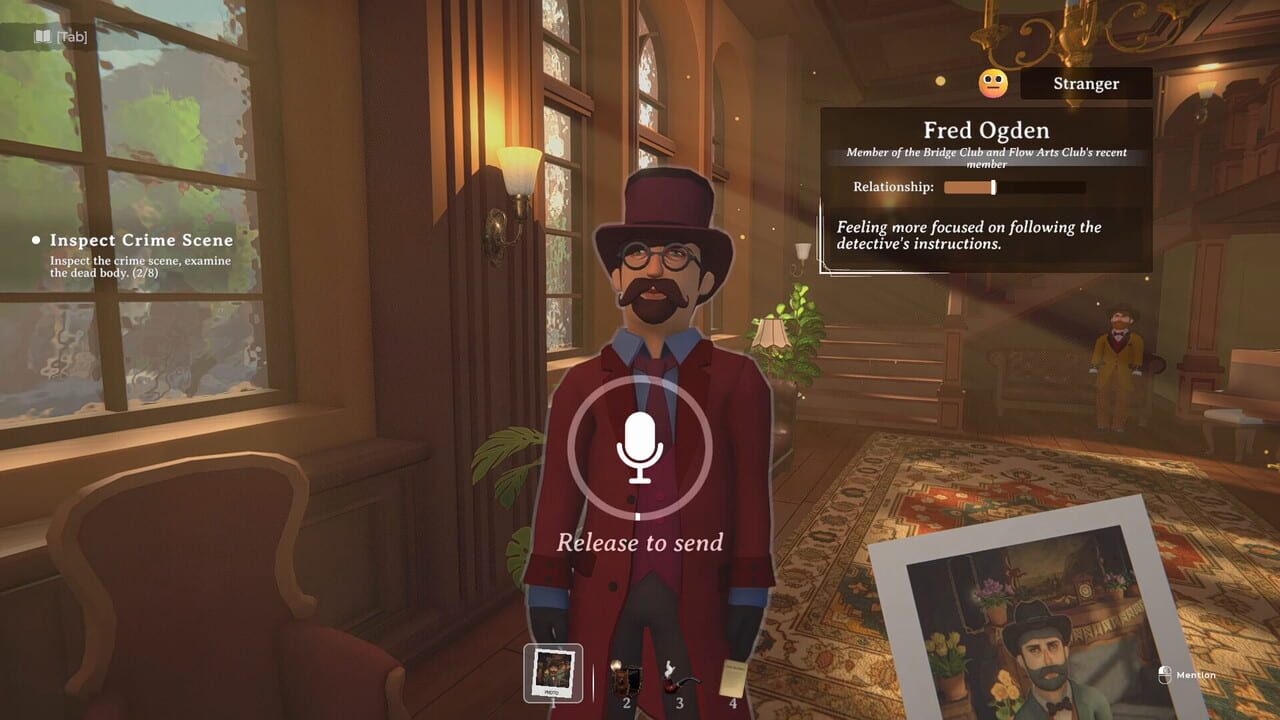Click the Mention mouse icon
The image size is (1280, 720).
(1166, 676)
